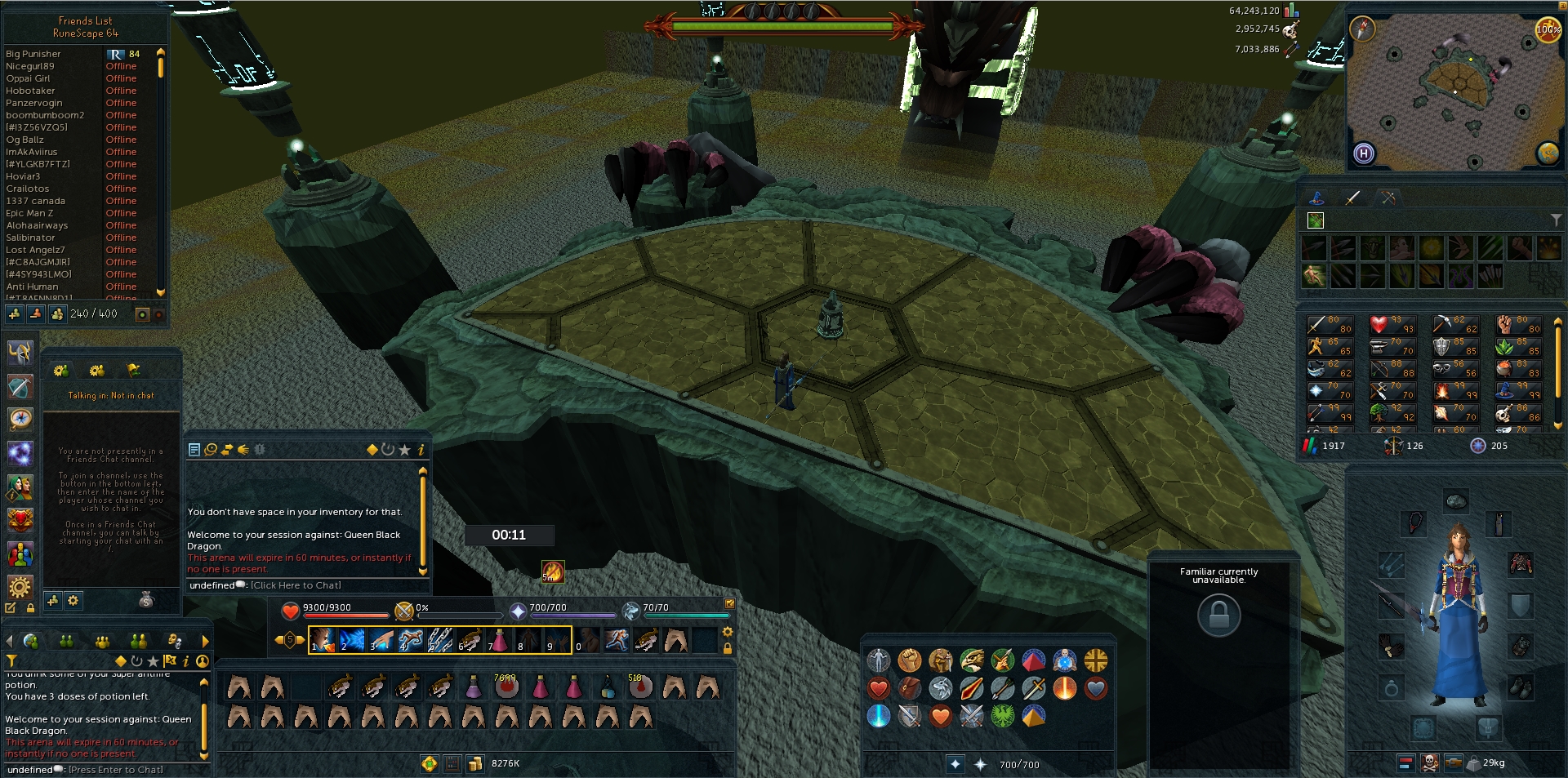Switch to the Clan Chat gold figures tab
This screenshot has width=1568, height=778.
102,641
